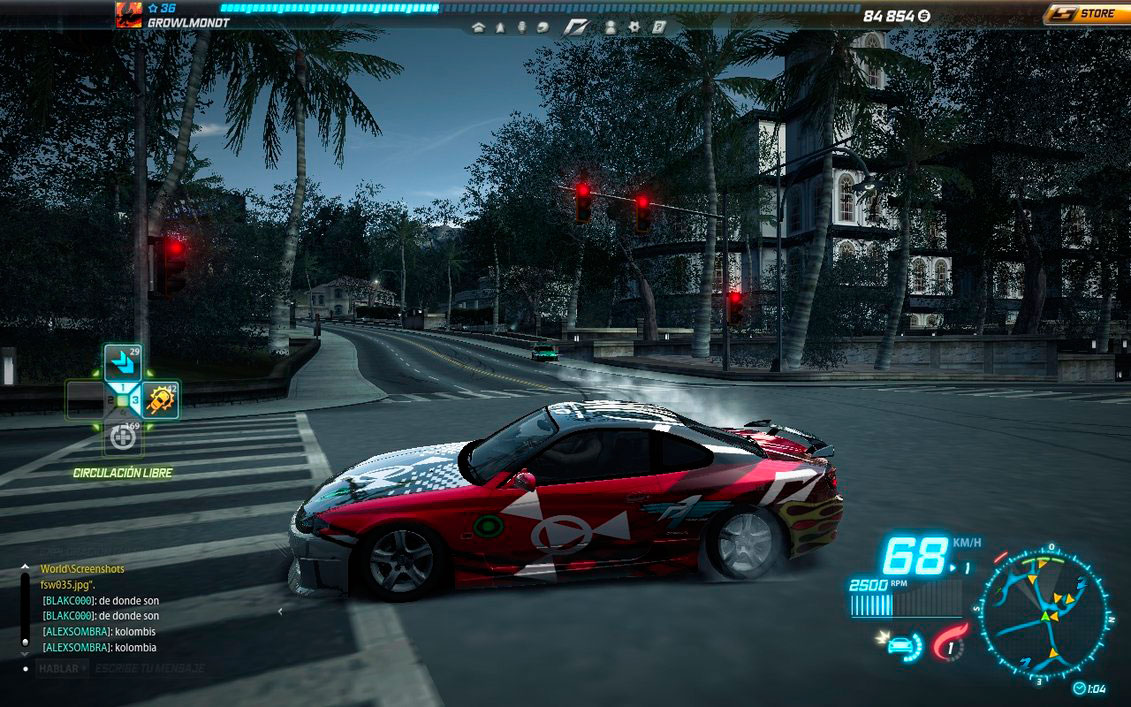Image resolution: width=1131 pixels, height=707 pixels.
Task: Open the friends profile icon
Action: (610, 27)
